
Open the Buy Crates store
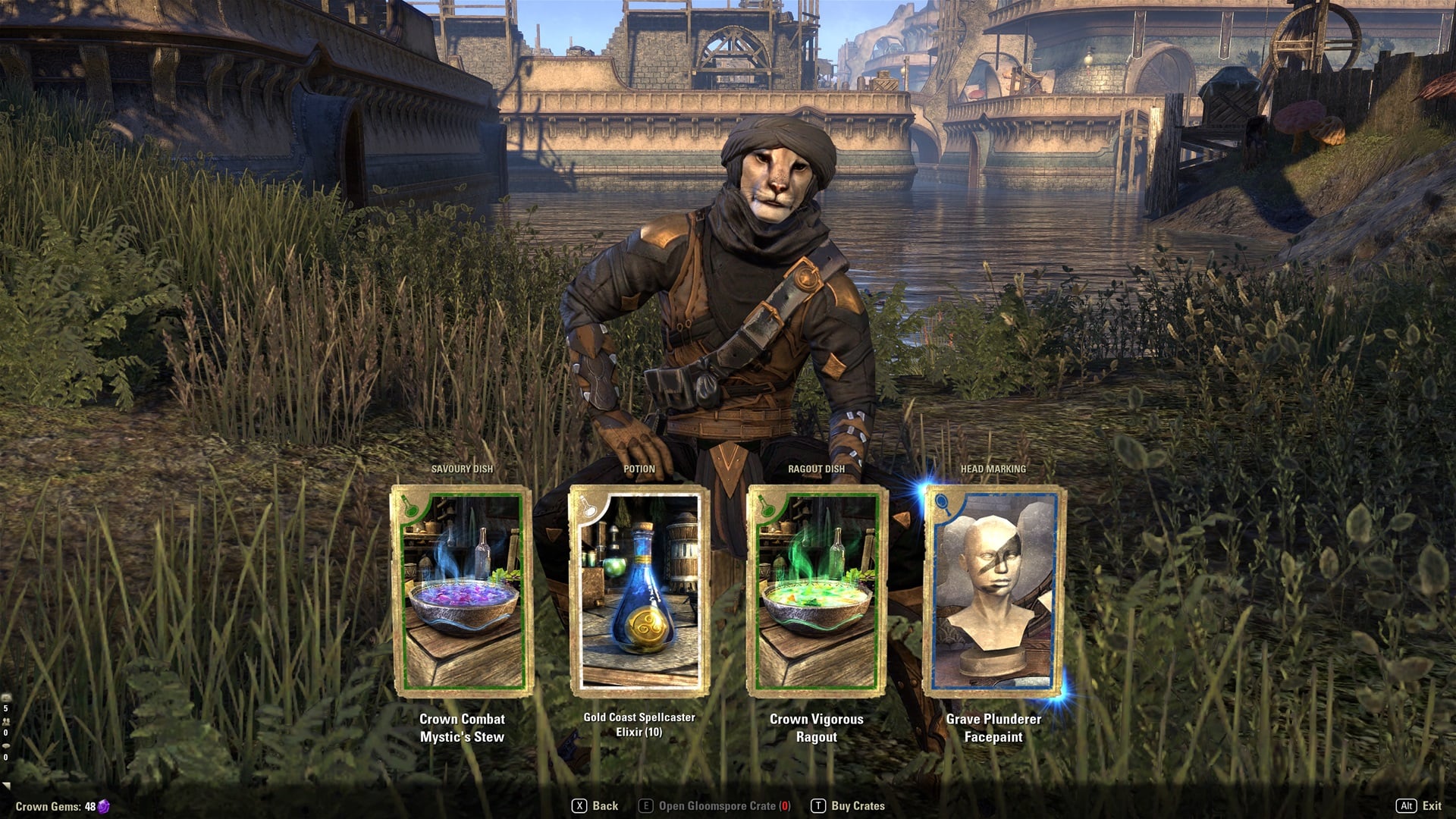click(x=849, y=806)
